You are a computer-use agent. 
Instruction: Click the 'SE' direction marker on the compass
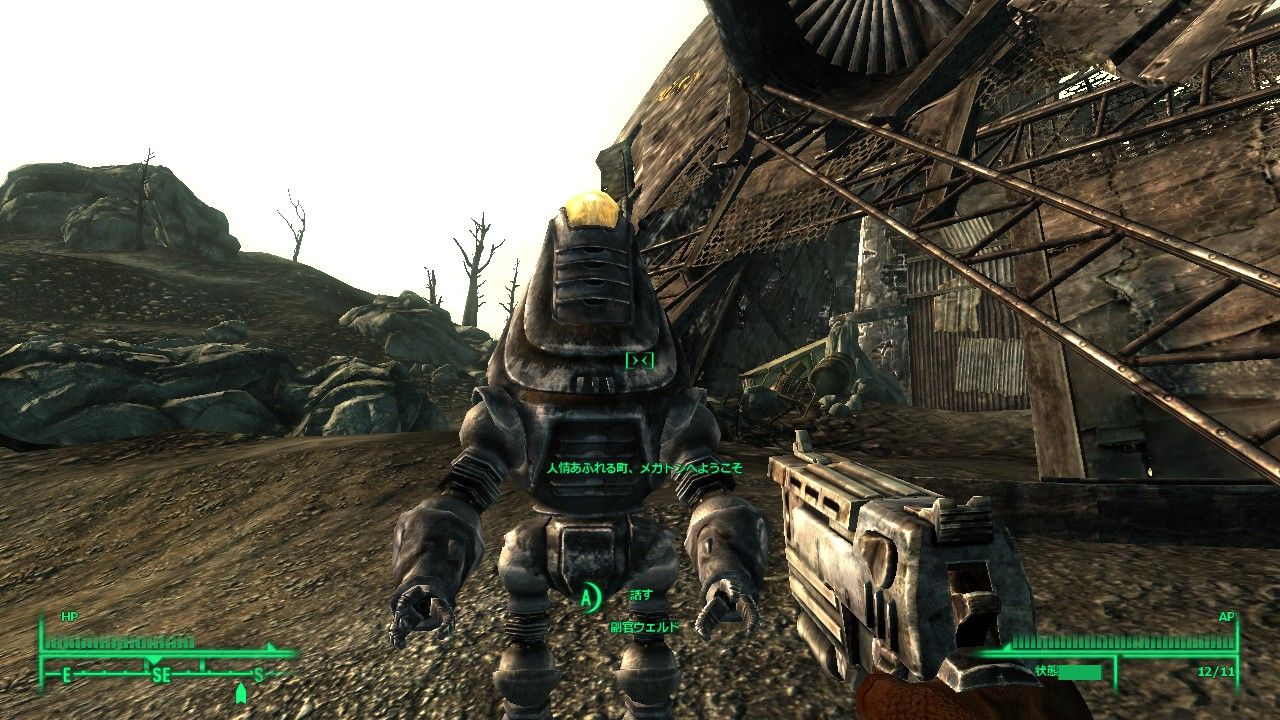tap(161, 675)
